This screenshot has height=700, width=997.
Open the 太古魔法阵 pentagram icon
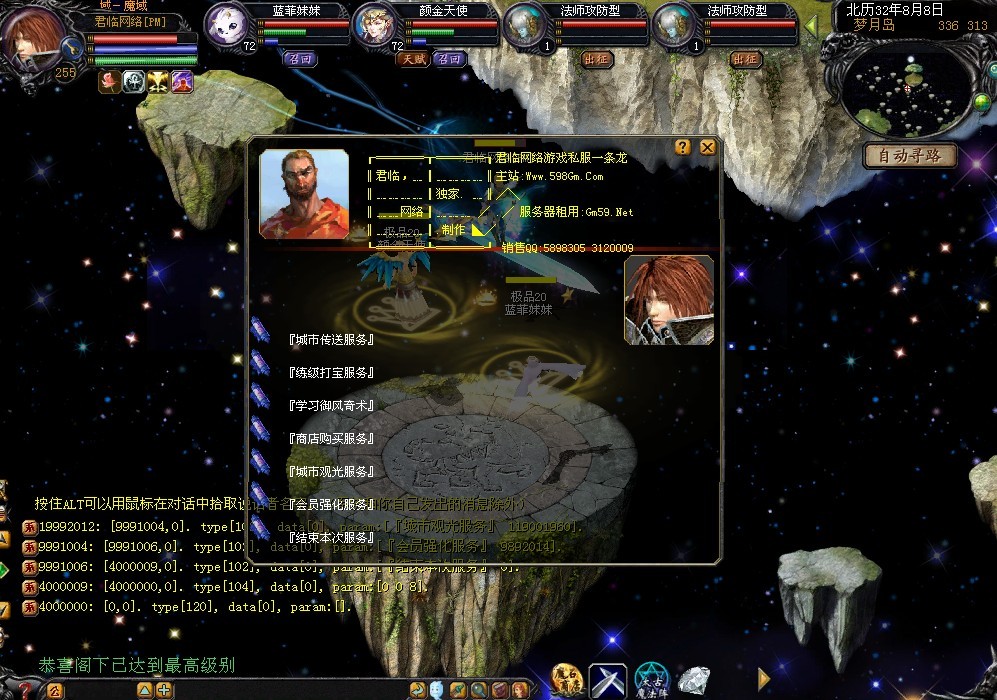click(652, 680)
